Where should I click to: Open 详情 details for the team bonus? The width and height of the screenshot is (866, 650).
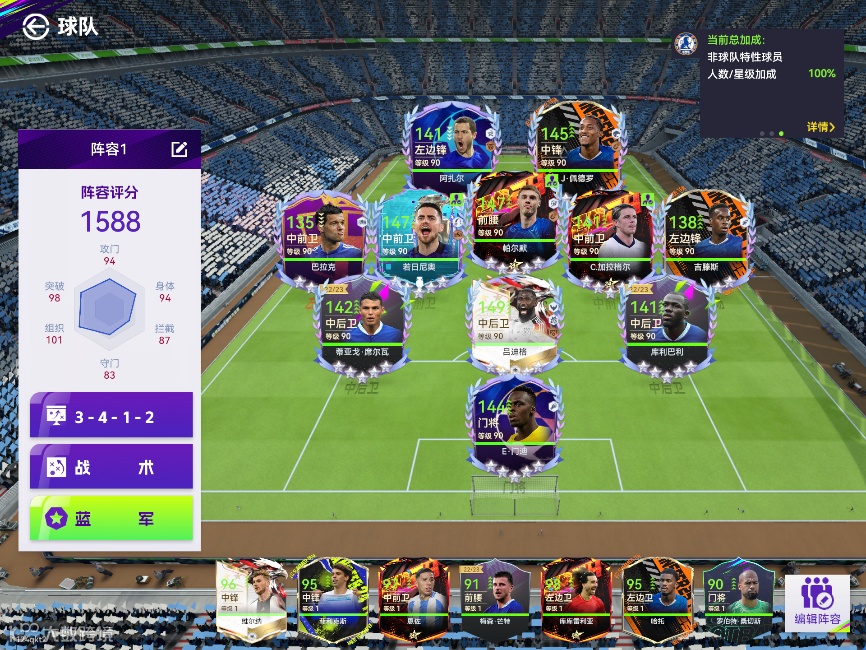820,127
